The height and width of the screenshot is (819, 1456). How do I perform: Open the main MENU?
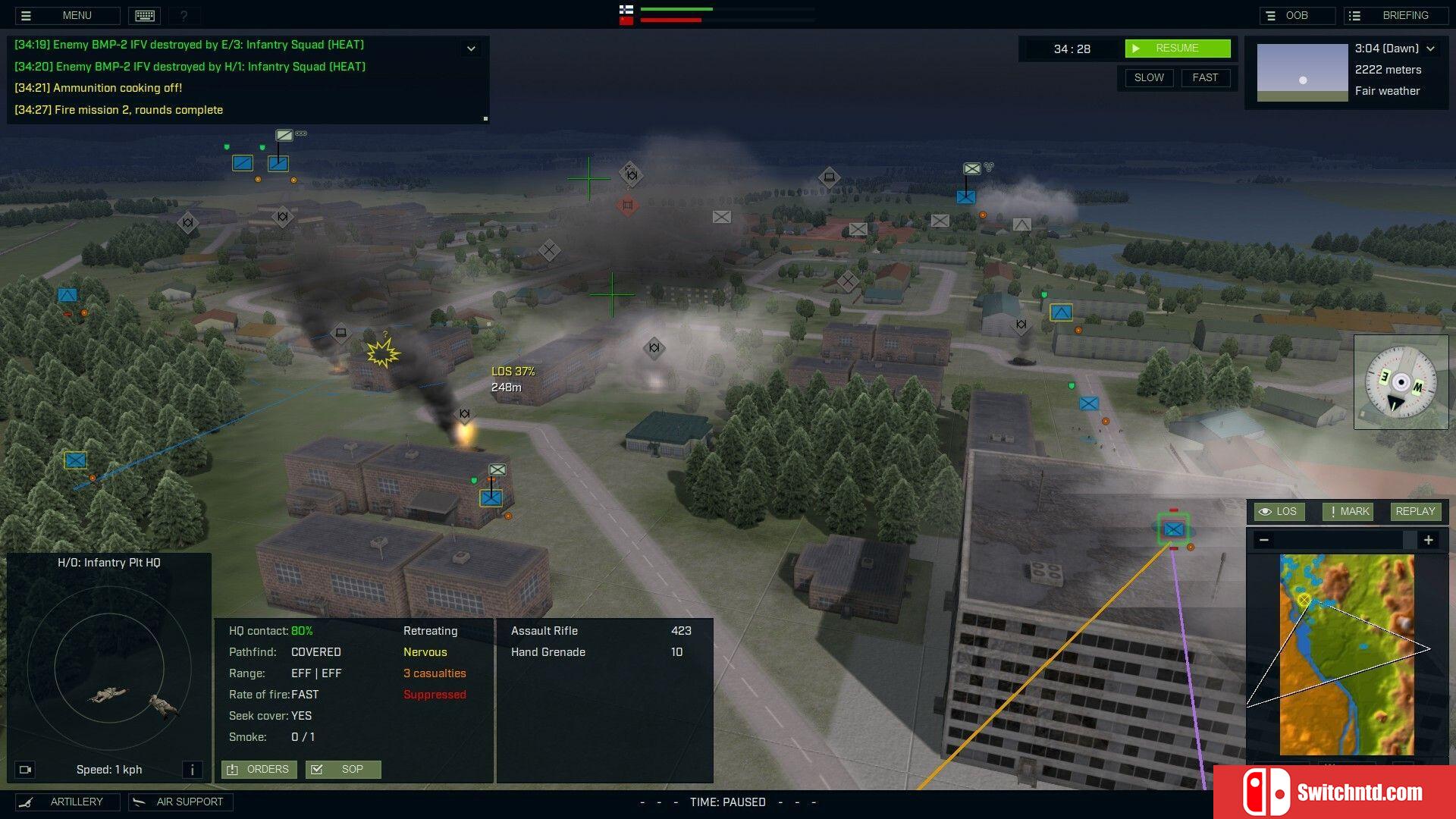pos(67,15)
